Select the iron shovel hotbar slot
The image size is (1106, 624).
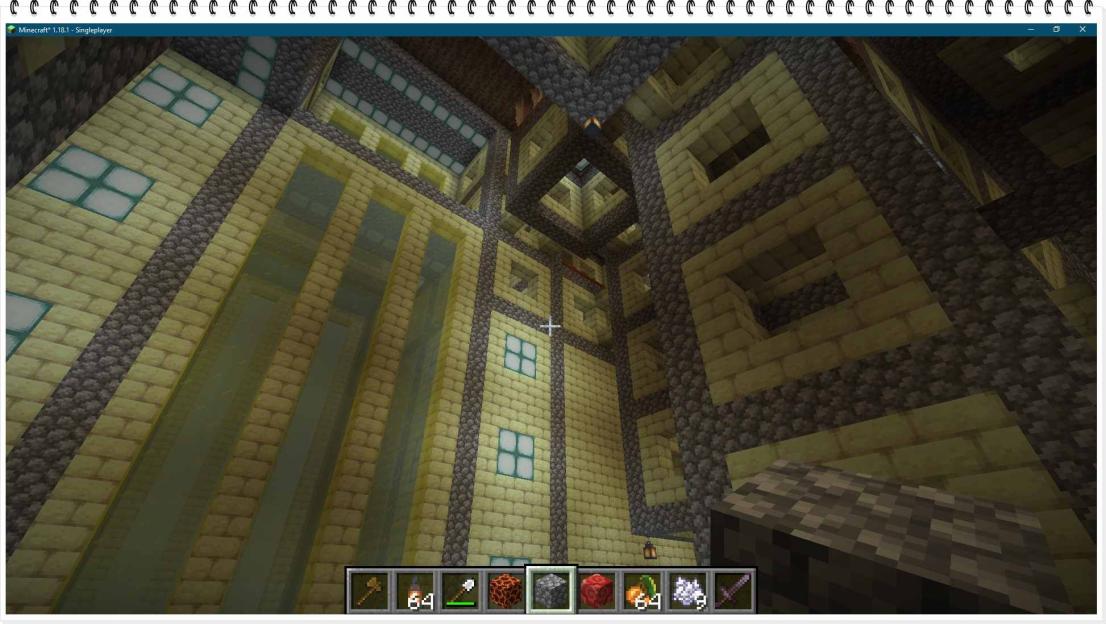[460, 591]
